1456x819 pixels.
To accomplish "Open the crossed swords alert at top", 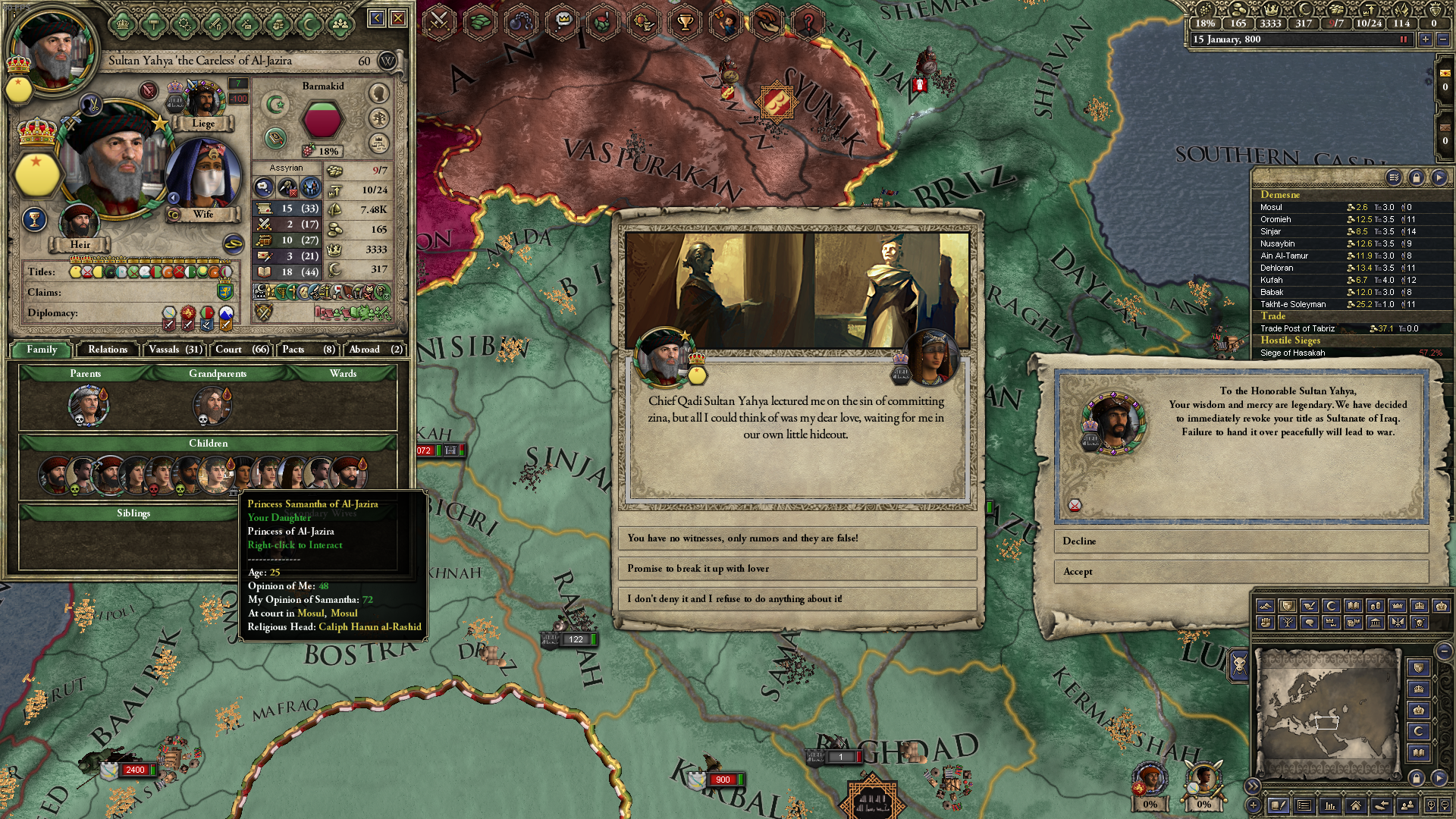I will pyautogui.click(x=438, y=20).
